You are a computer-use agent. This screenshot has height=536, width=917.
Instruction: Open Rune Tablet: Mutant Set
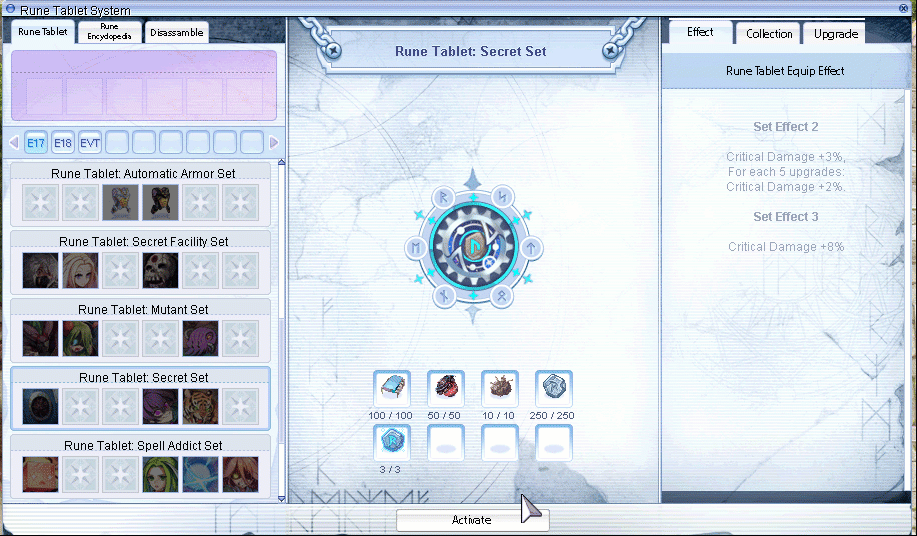tap(143, 310)
